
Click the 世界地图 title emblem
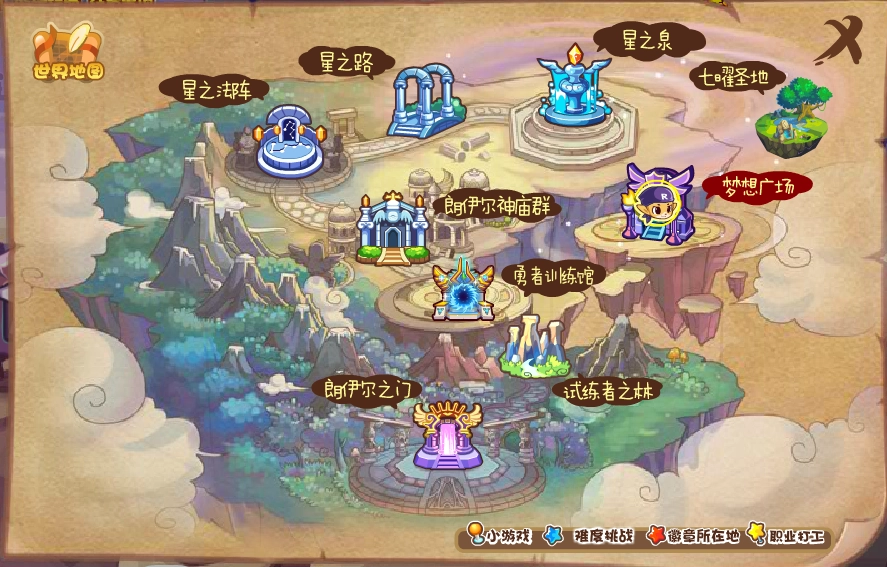pyautogui.click(x=68, y=53)
